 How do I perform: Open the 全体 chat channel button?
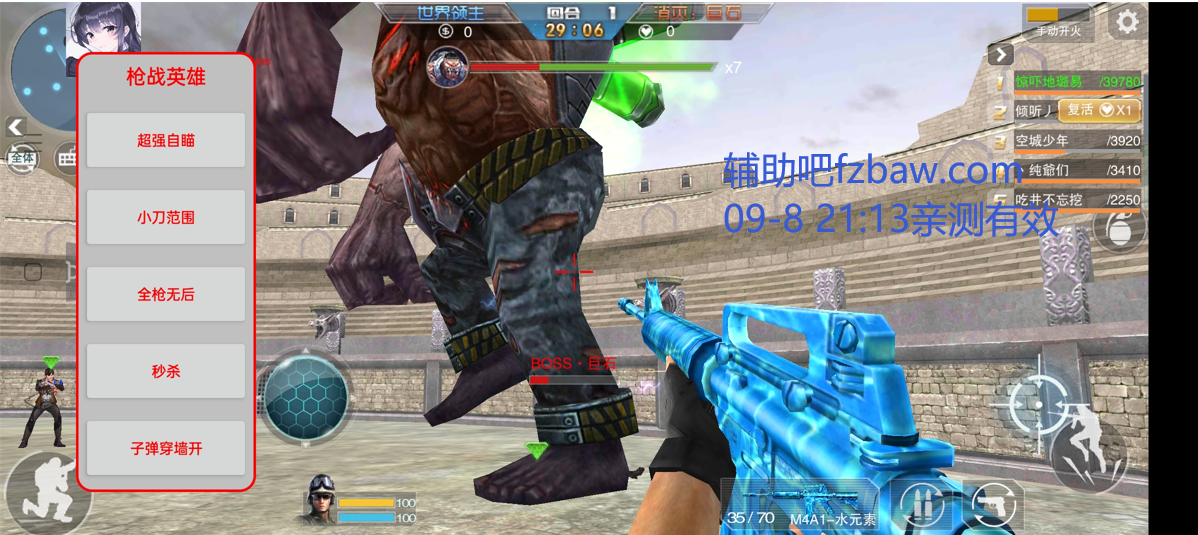click(x=22, y=158)
